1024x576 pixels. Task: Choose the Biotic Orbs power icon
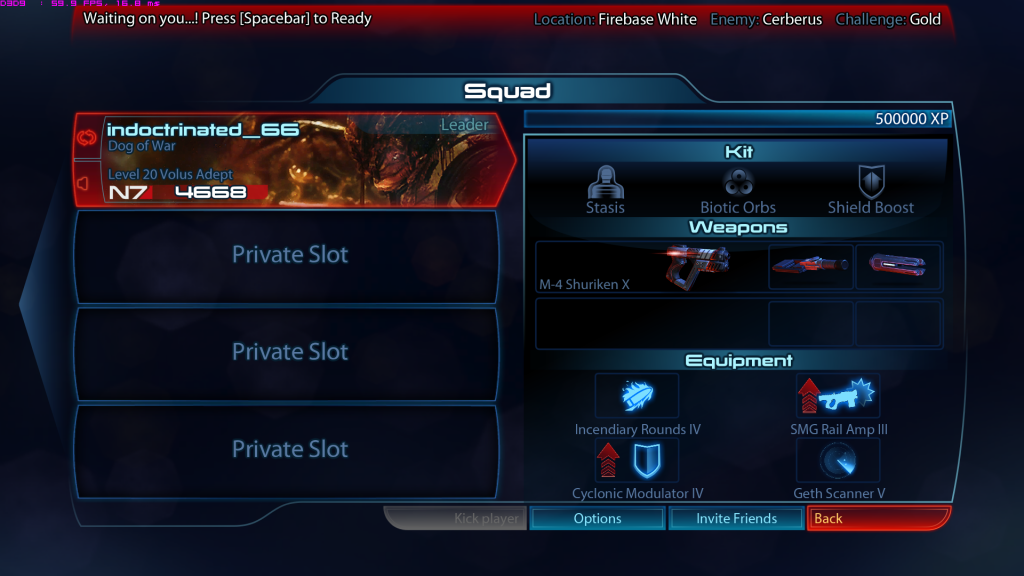click(x=738, y=183)
